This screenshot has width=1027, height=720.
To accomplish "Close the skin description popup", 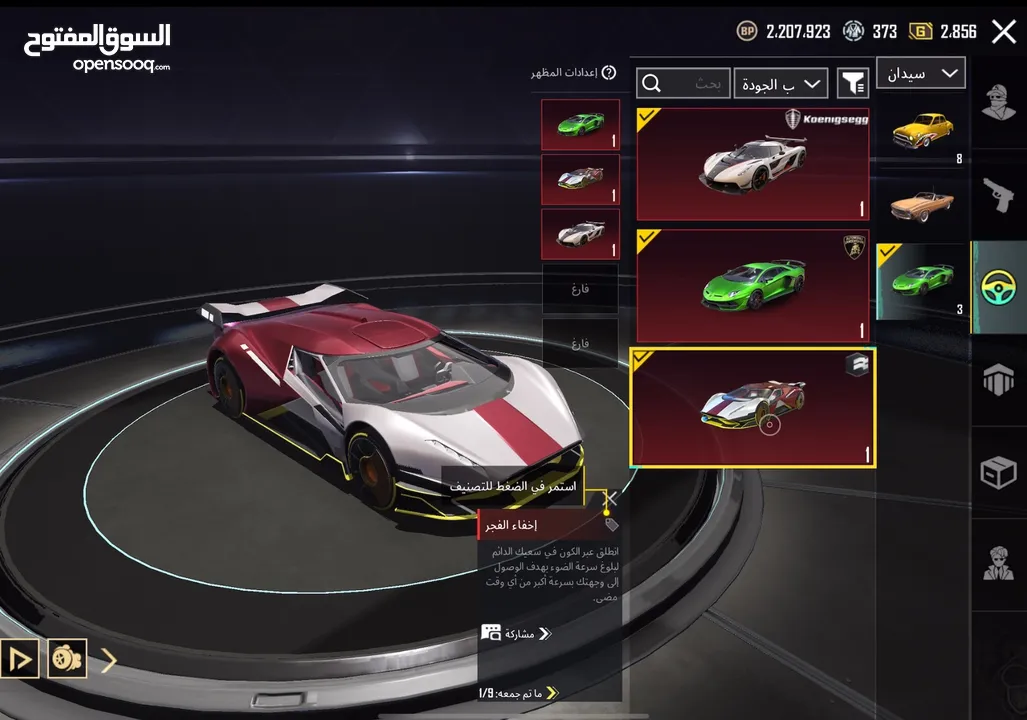I will pos(611,497).
